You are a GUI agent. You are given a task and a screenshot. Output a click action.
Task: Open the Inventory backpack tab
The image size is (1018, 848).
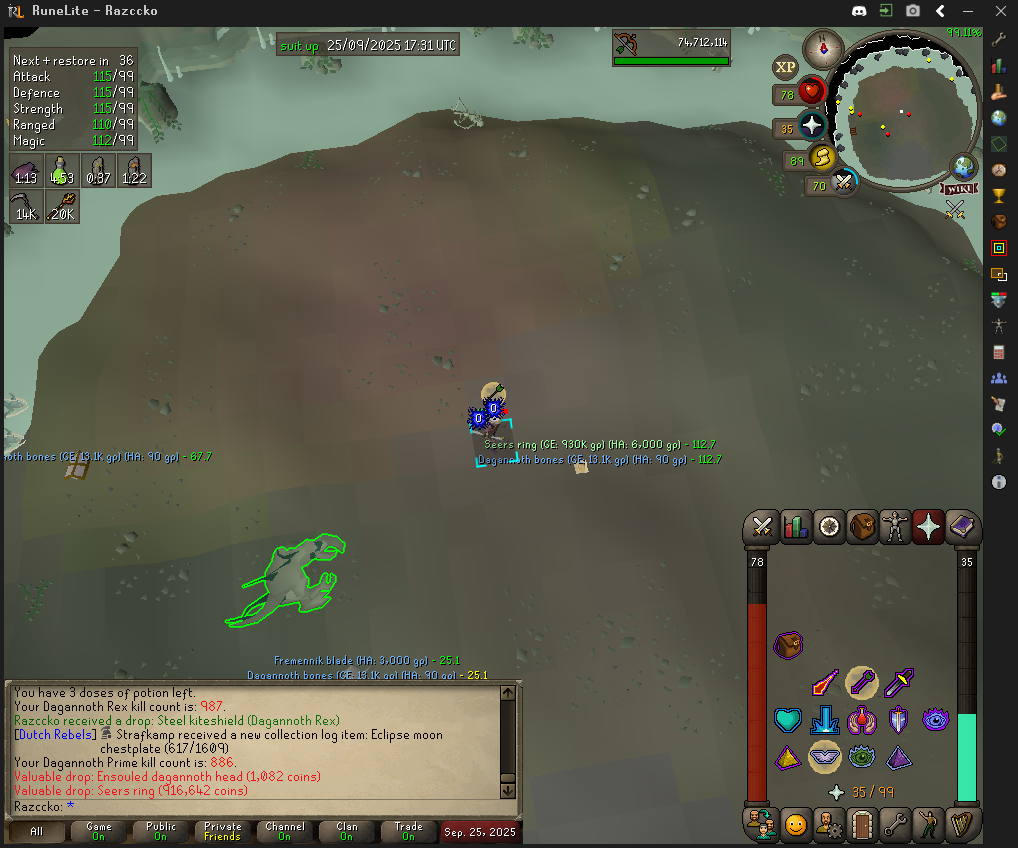tap(862, 526)
